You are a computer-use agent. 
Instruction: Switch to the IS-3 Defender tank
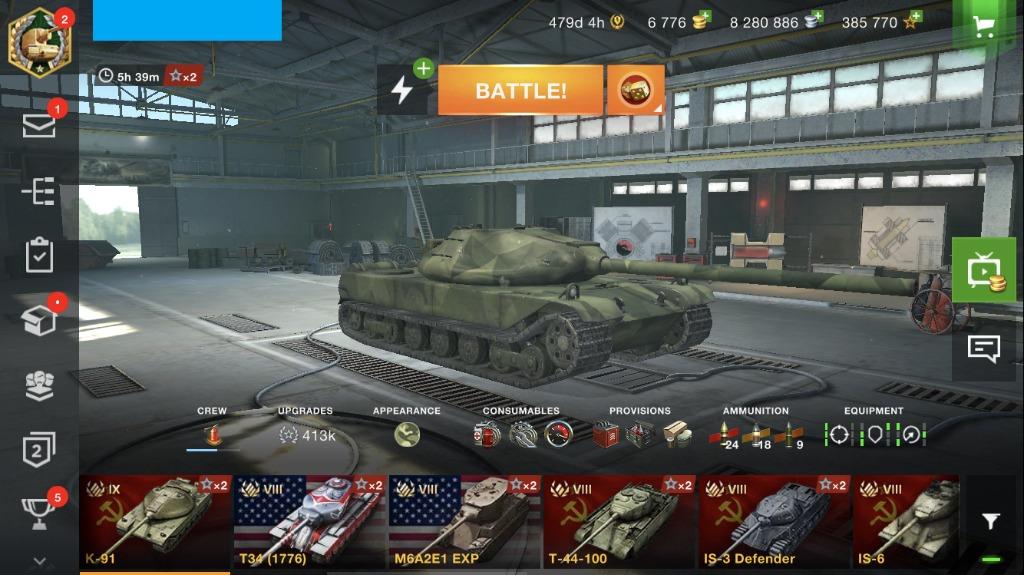pyautogui.click(x=775, y=522)
